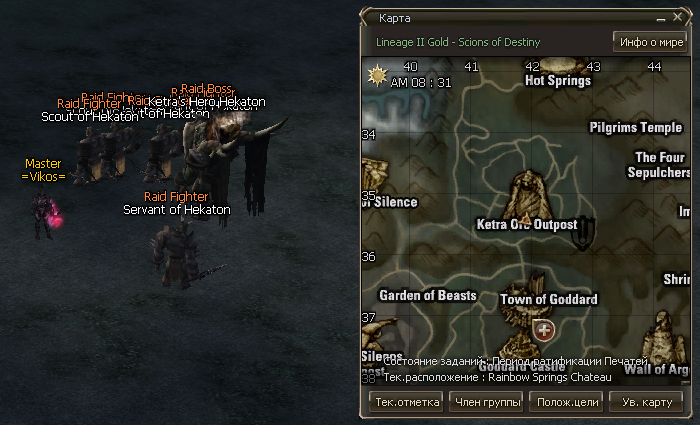
Task: Click the Полож.цели target location button
Action: click(568, 402)
